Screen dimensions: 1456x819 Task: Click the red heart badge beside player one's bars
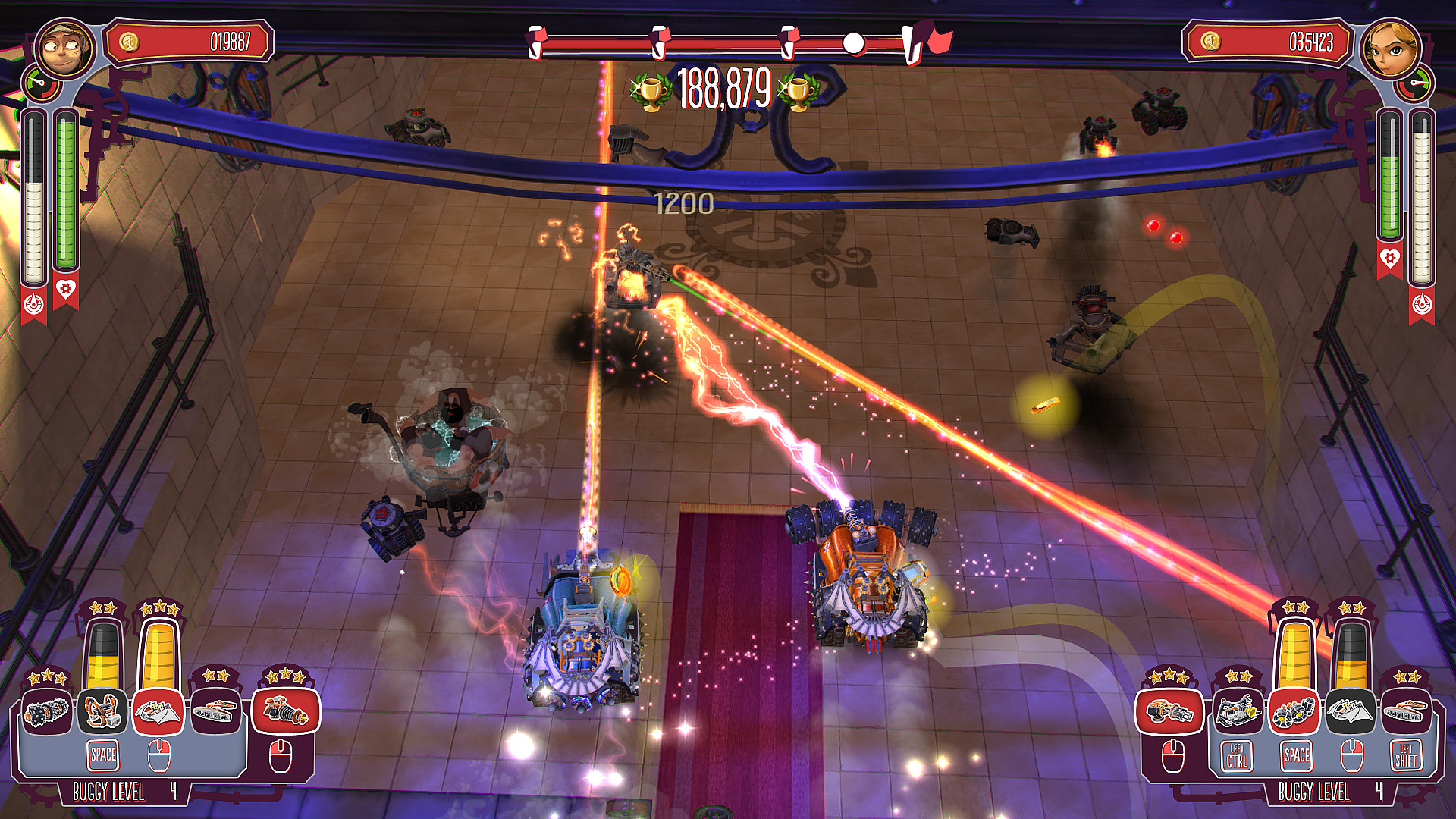67,290
